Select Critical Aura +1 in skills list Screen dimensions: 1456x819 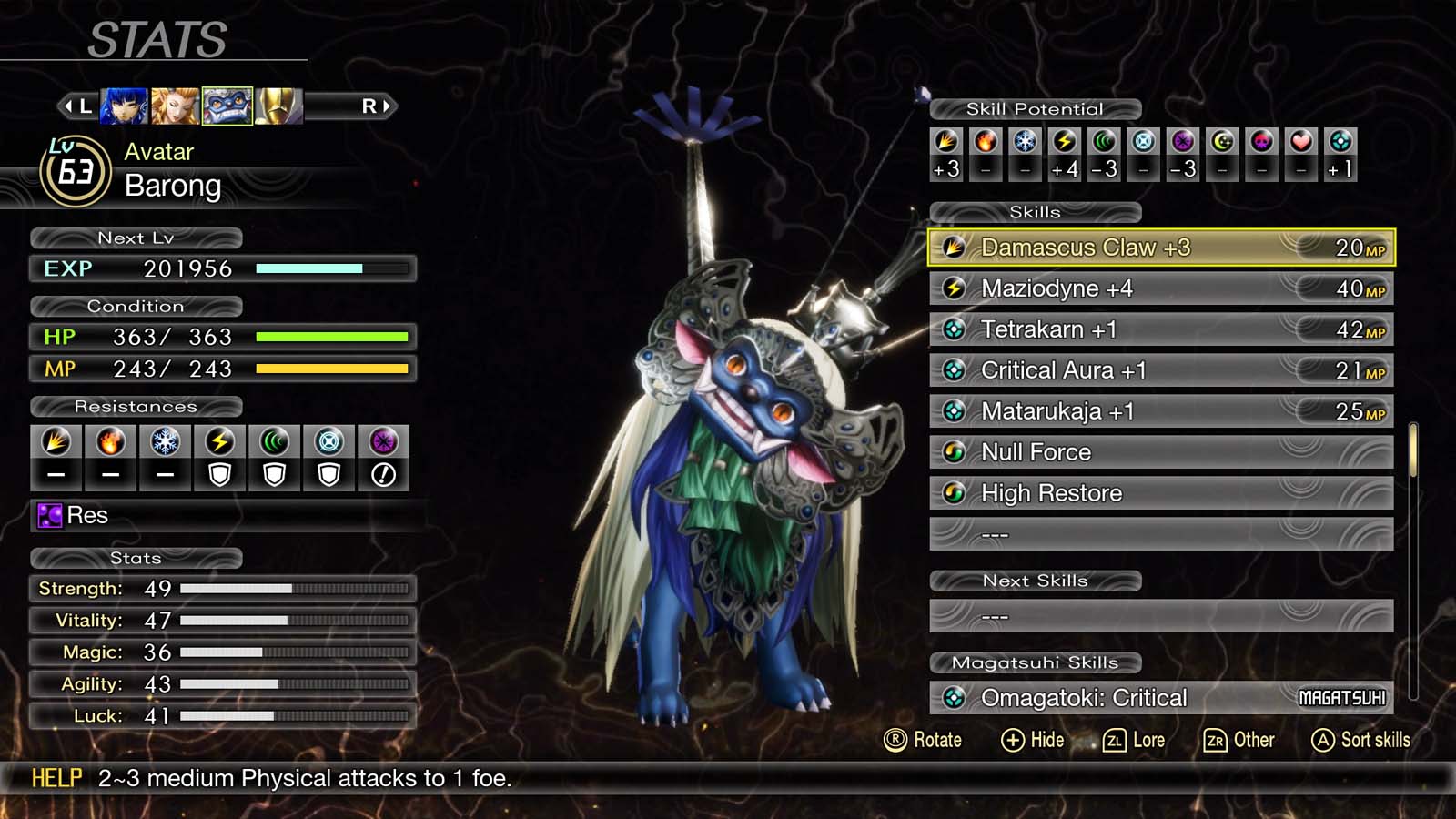point(1160,370)
